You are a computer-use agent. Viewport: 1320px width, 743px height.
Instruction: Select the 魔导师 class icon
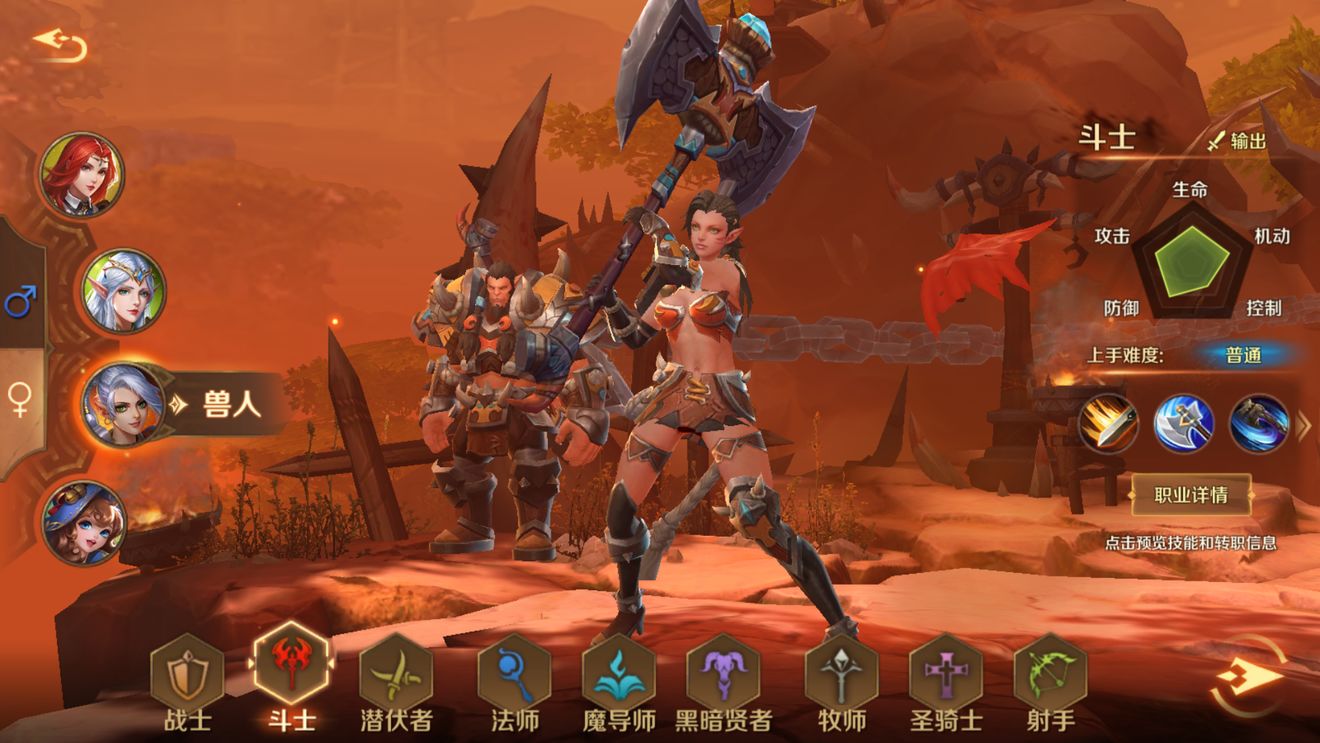pyautogui.click(x=618, y=672)
